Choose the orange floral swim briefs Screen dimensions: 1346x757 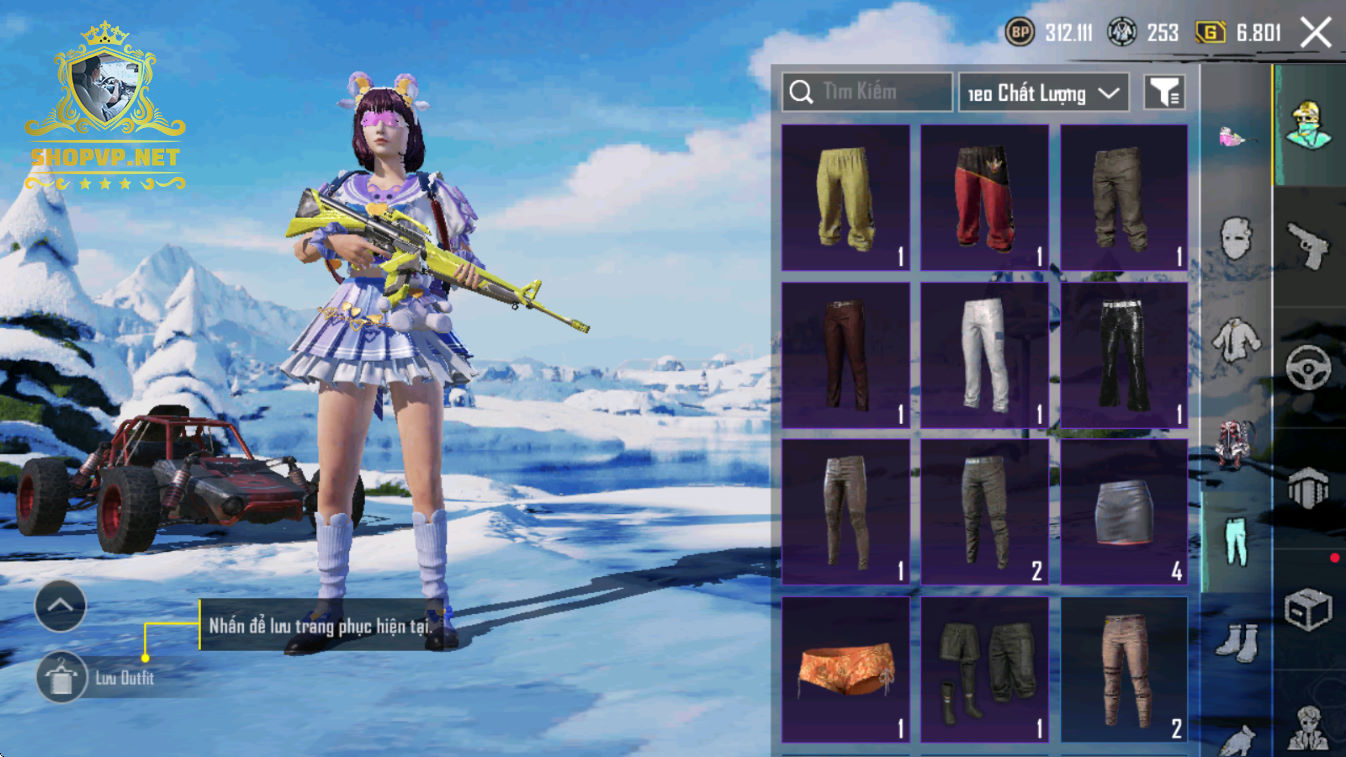click(x=845, y=669)
